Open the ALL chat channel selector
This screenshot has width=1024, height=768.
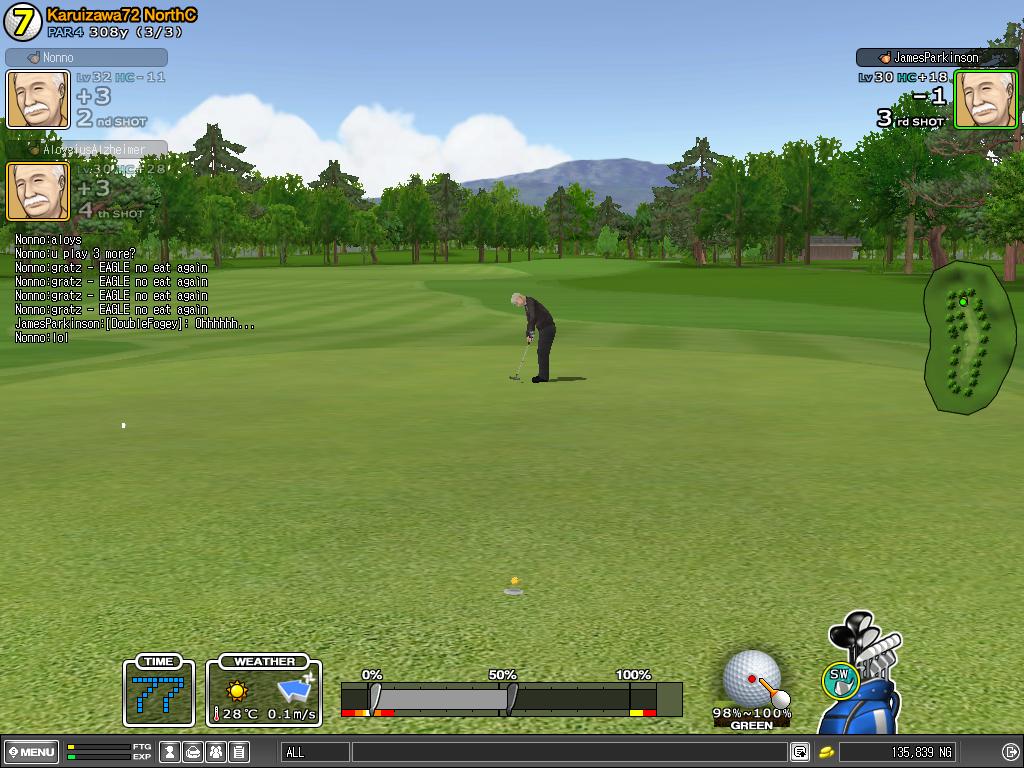(315, 752)
